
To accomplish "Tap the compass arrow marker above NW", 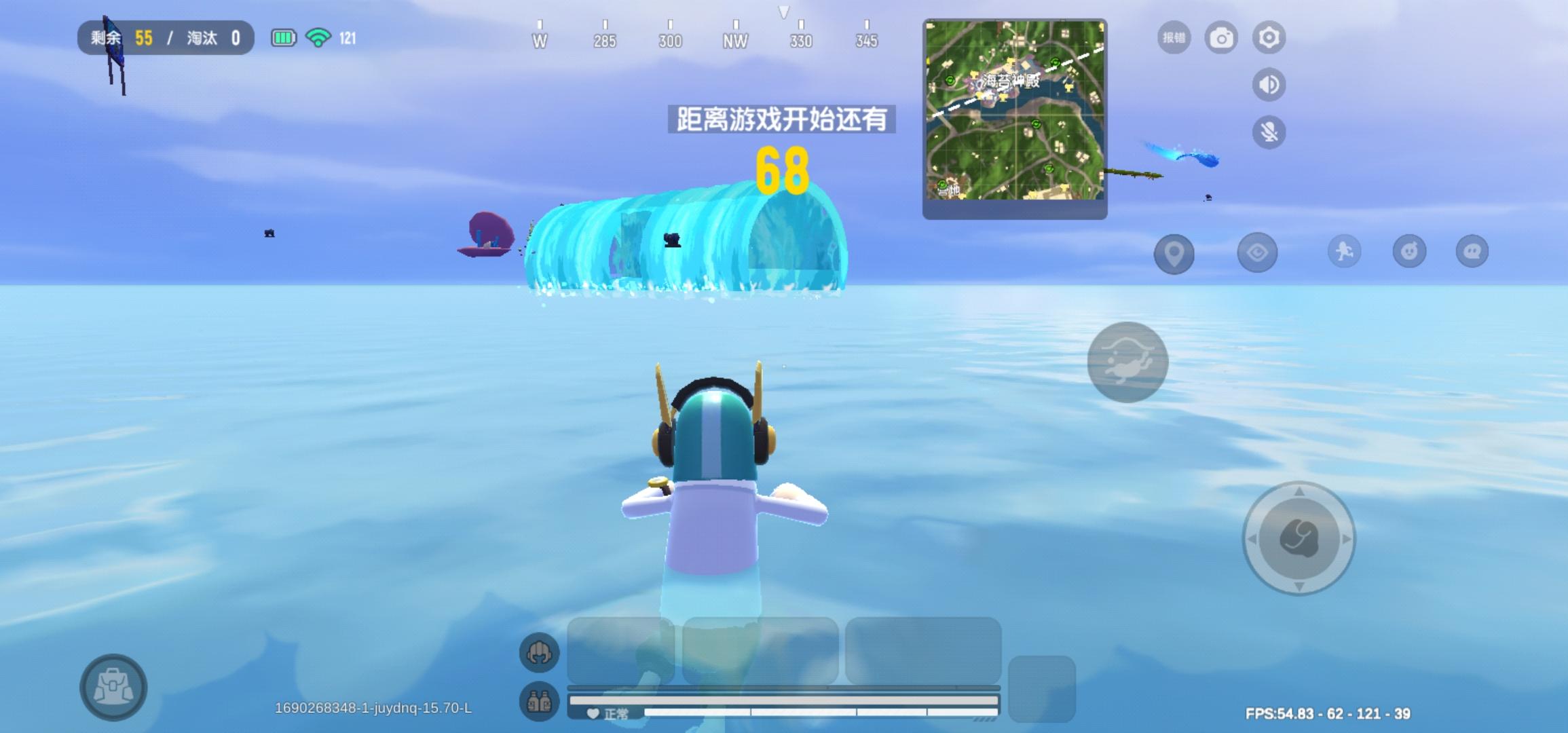I will tap(785, 11).
